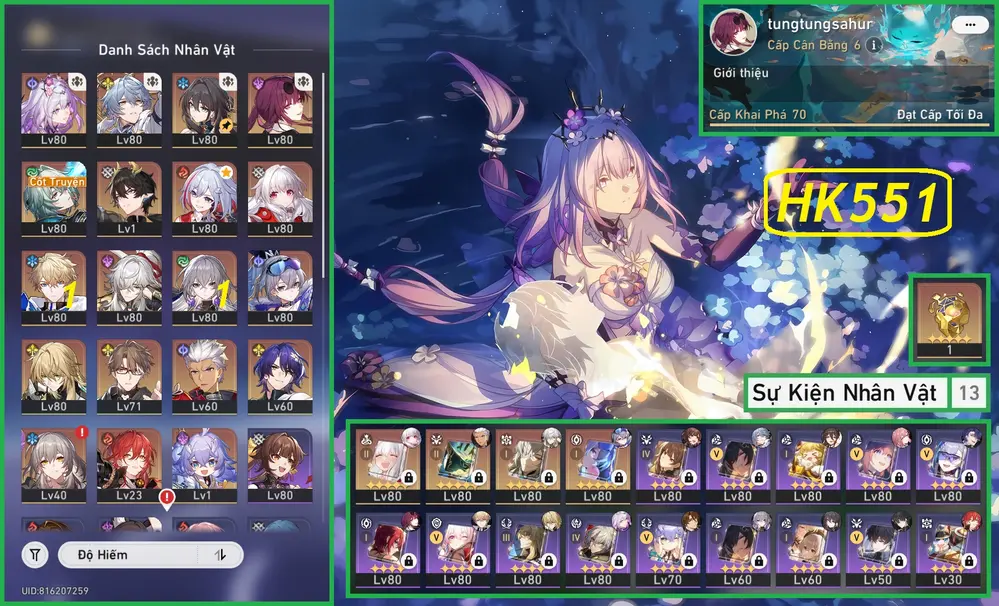Select the Lv71 character with glasses
This screenshot has width=999, height=606.
(129, 373)
